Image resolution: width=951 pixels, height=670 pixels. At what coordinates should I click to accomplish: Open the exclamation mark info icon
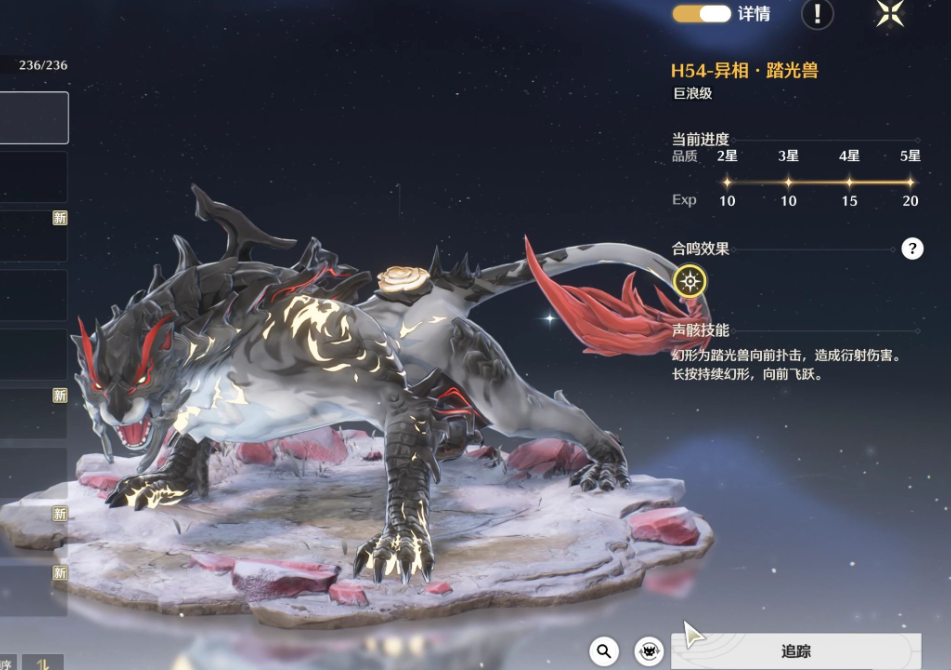pos(817,14)
